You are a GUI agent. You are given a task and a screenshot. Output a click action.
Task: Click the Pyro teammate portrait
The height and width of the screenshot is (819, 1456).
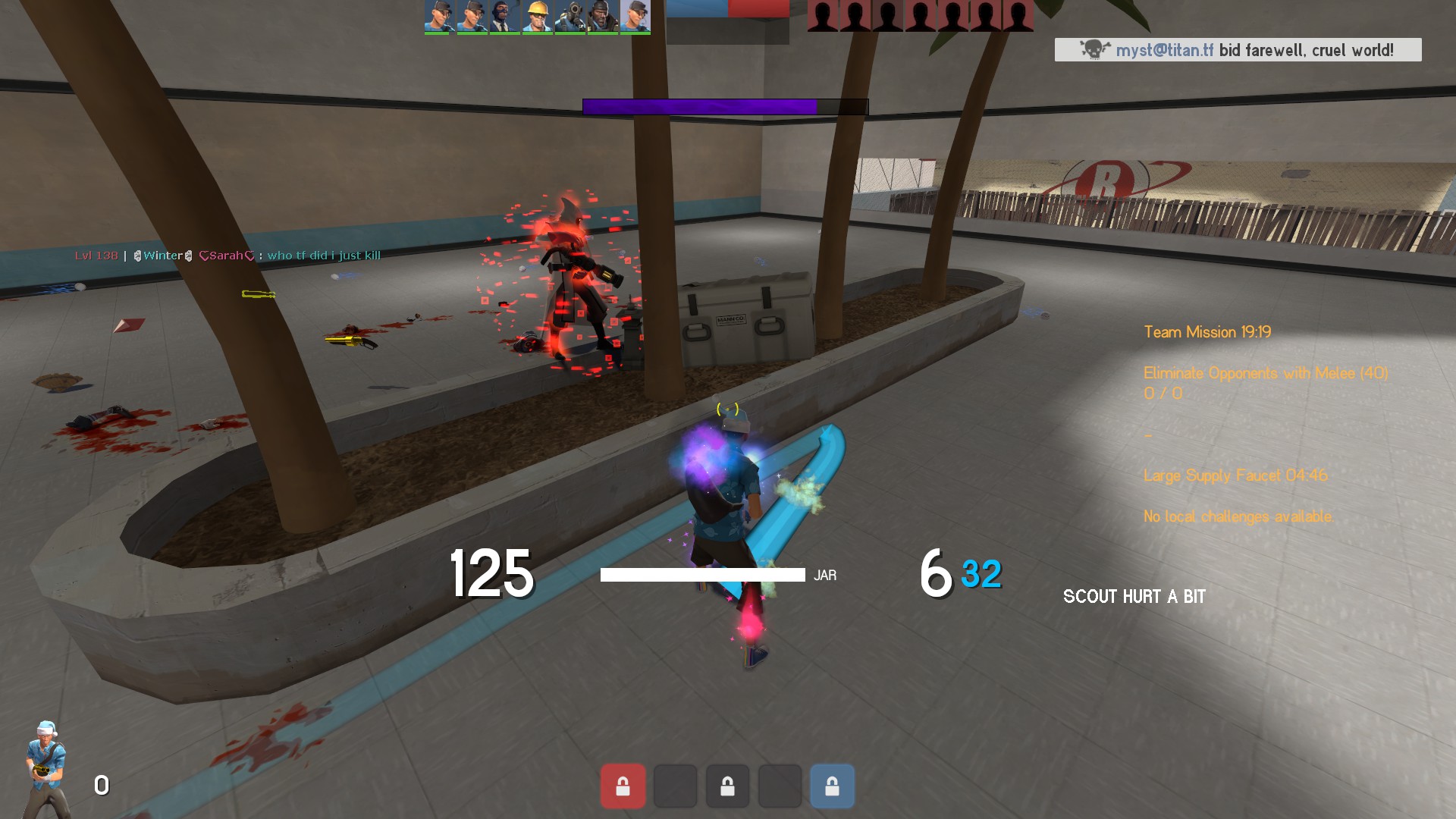pyautogui.click(x=570, y=17)
